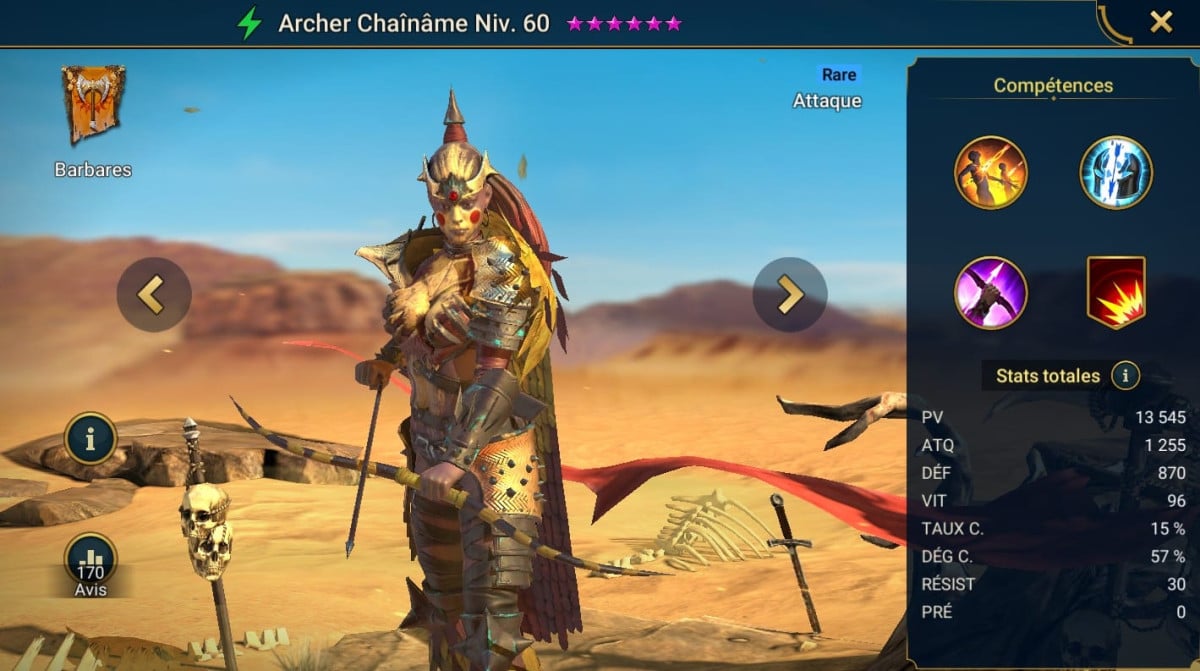Open the champion info button

click(x=91, y=439)
